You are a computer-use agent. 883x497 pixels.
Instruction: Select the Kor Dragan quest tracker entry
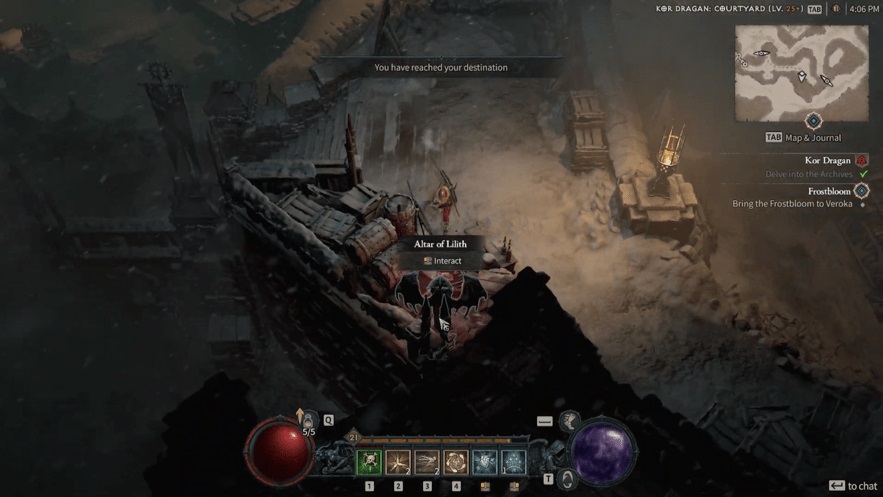tap(828, 160)
